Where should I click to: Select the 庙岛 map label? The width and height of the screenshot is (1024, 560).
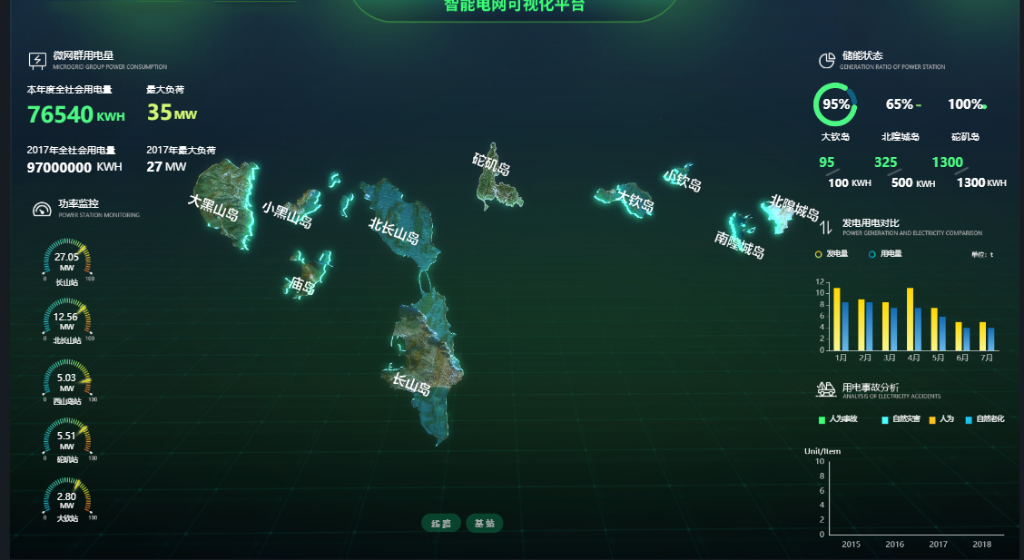tap(301, 287)
